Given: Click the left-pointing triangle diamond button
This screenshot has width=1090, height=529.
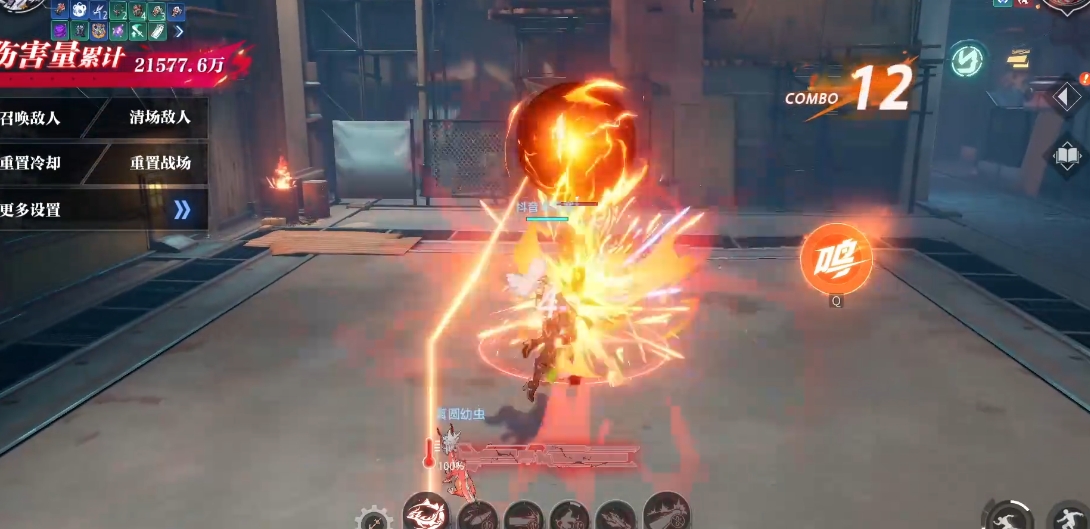Looking at the screenshot, I should (1066, 98).
